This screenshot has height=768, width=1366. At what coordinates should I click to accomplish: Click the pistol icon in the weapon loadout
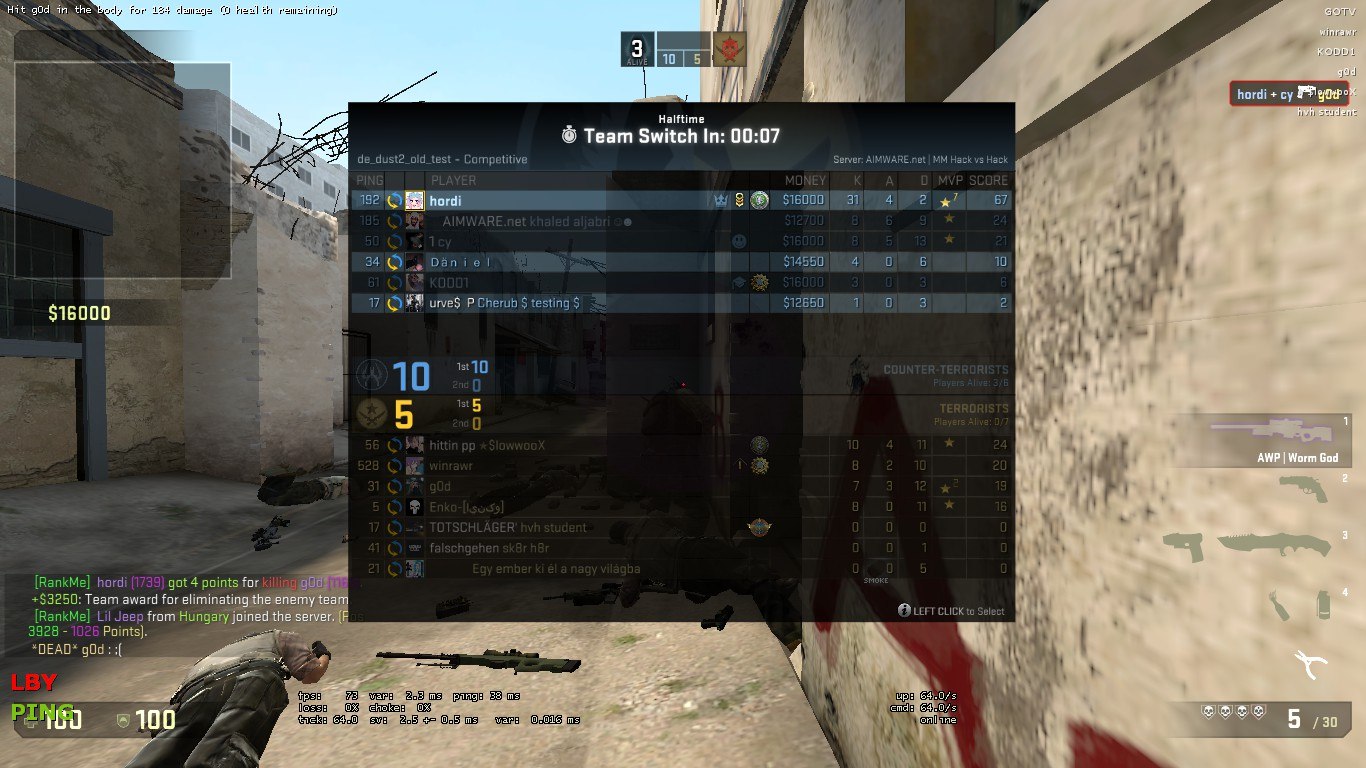tap(1305, 489)
